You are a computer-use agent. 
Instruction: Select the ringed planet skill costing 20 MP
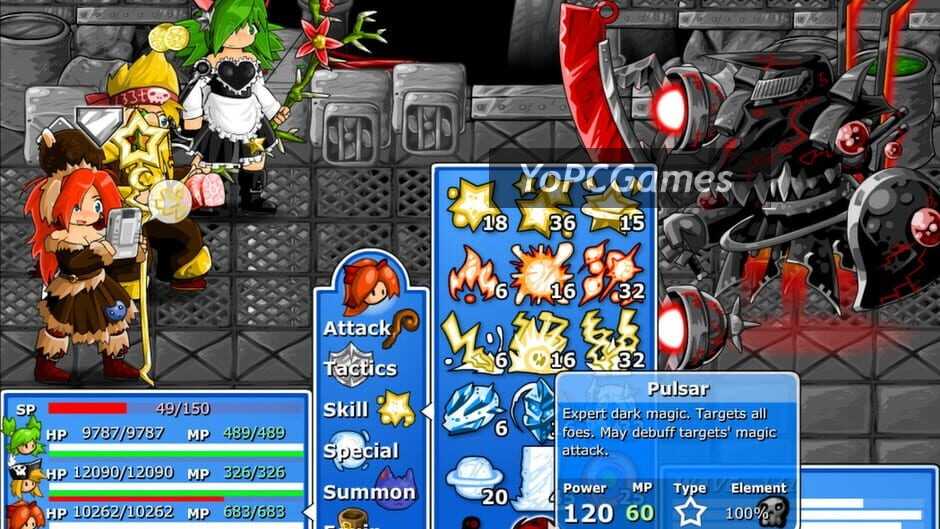475,478
